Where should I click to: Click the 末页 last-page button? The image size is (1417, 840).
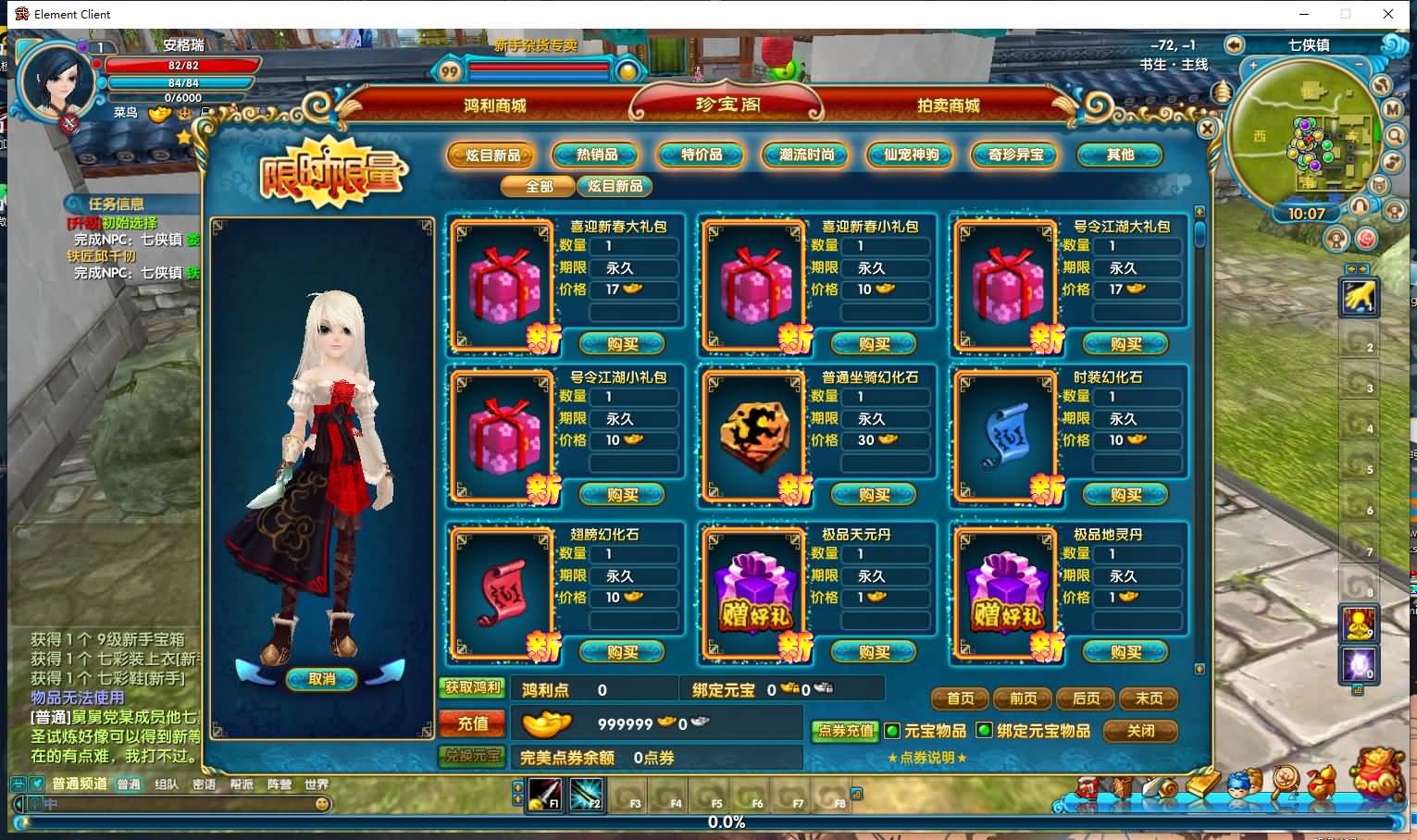[x=1150, y=699]
